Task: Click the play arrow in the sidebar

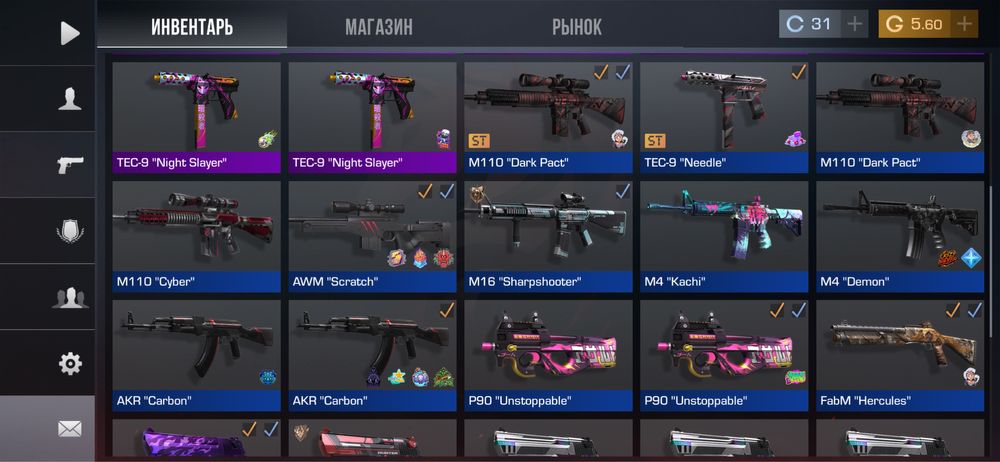Action: [x=69, y=33]
